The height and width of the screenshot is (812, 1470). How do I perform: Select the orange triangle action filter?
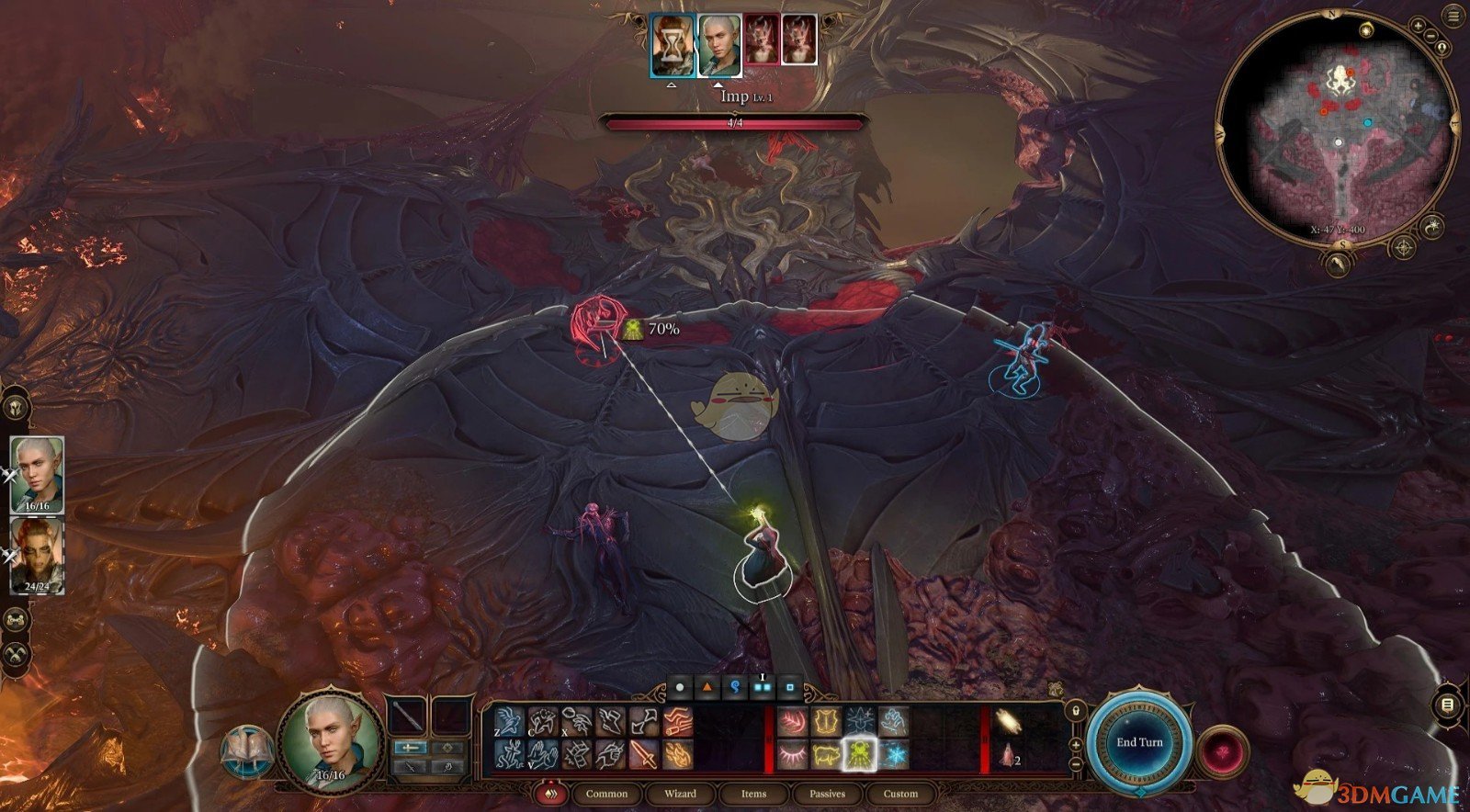(707, 687)
